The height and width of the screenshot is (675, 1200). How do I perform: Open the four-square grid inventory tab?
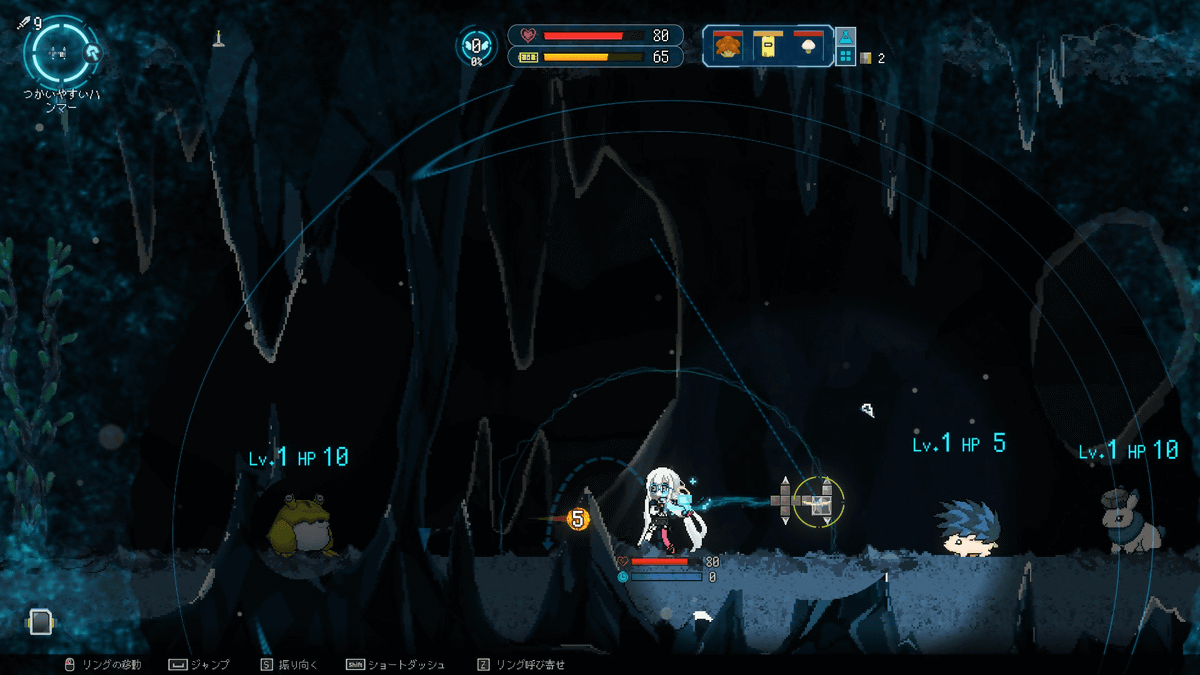tap(845, 57)
